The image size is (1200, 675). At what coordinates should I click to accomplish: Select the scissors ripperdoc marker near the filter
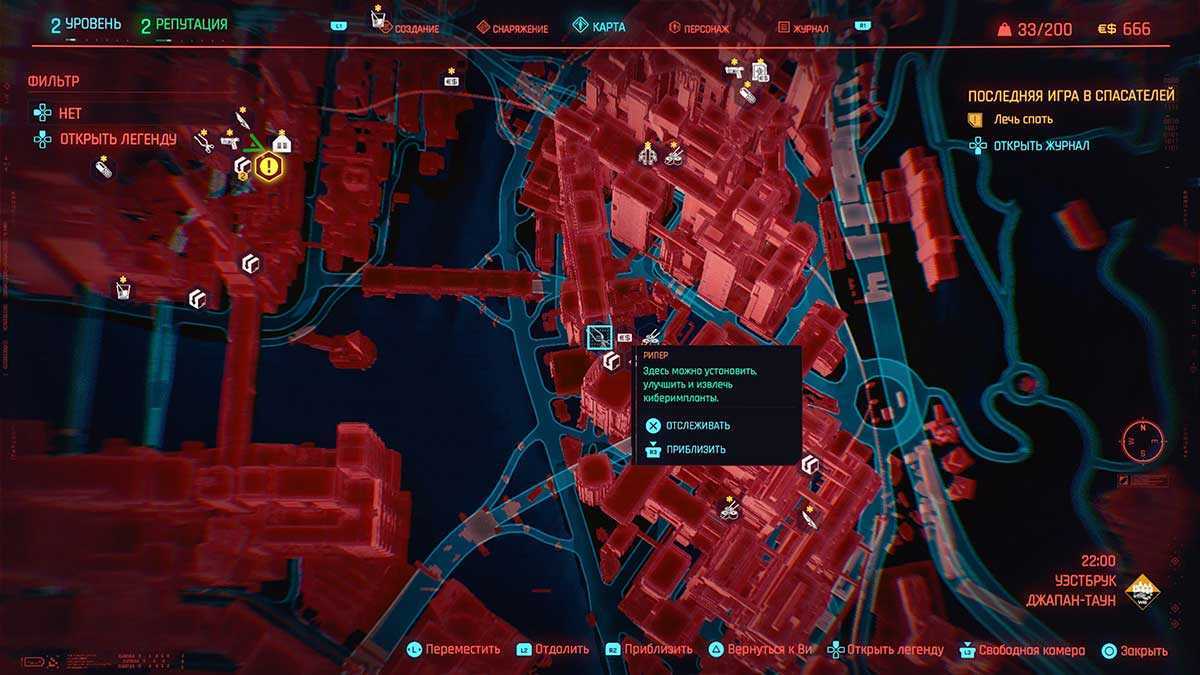(205, 144)
